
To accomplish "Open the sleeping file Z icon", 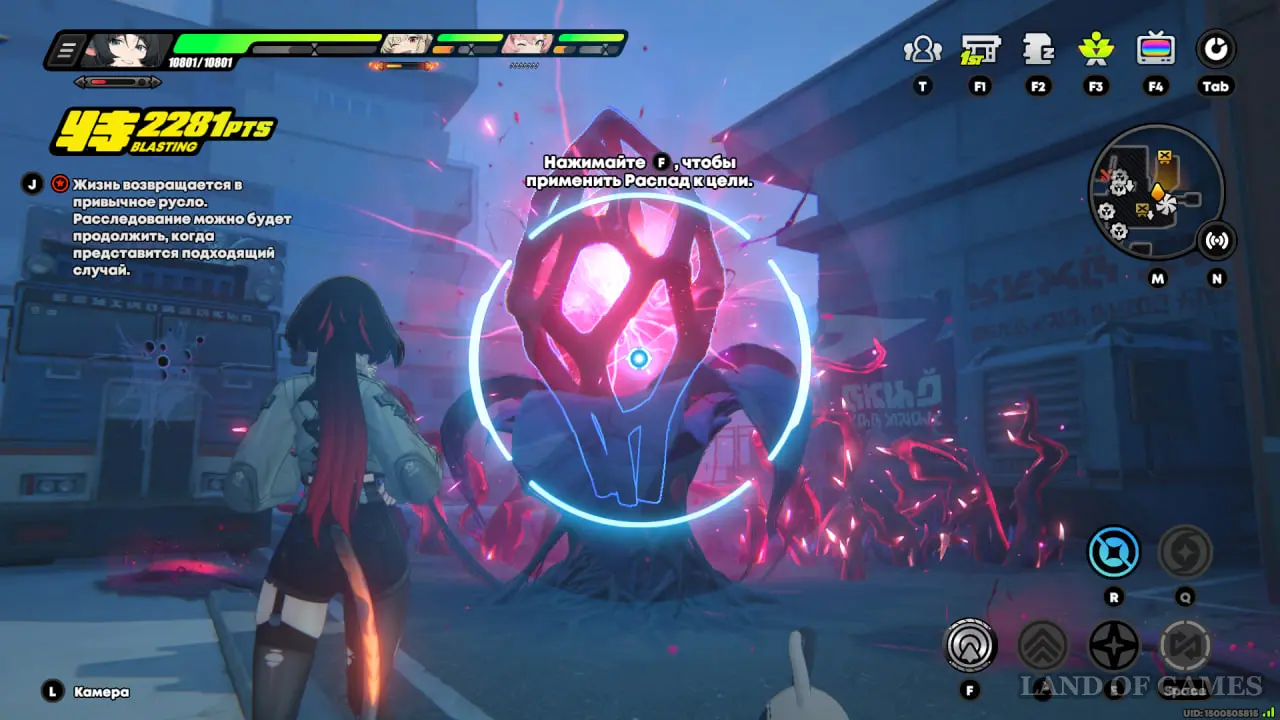I will coord(1038,49).
